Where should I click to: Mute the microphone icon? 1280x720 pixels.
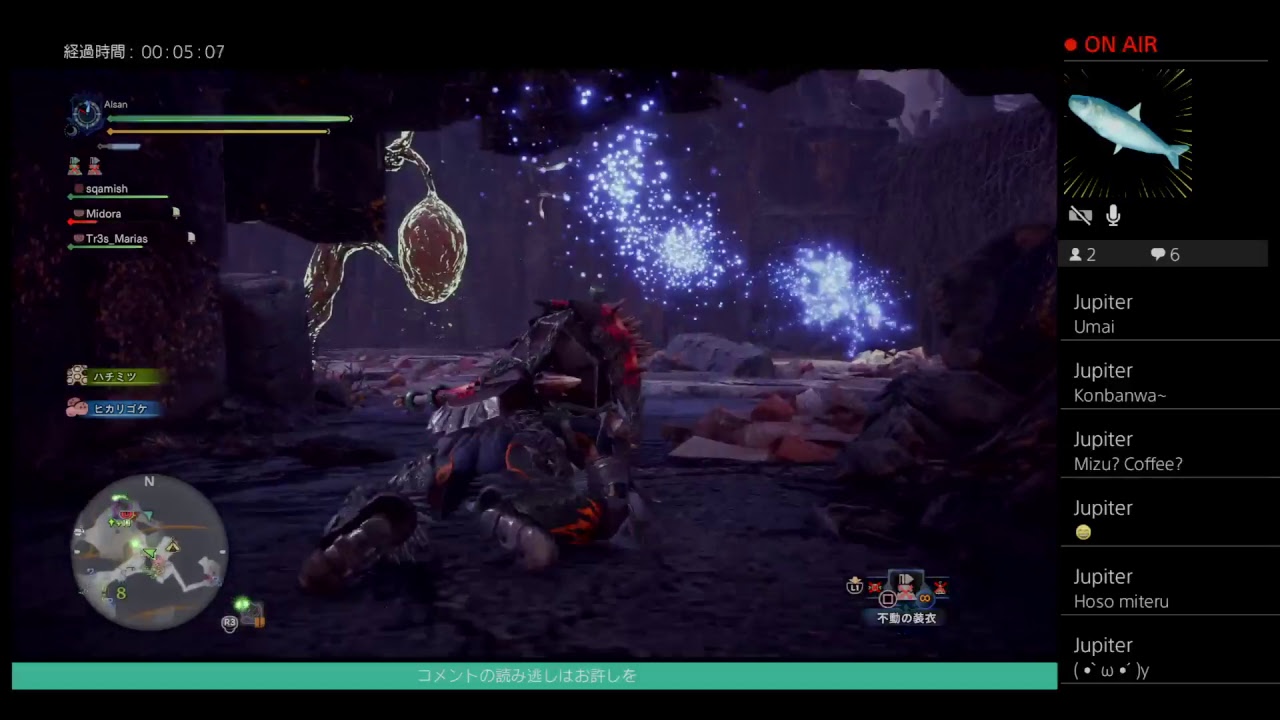click(1112, 214)
